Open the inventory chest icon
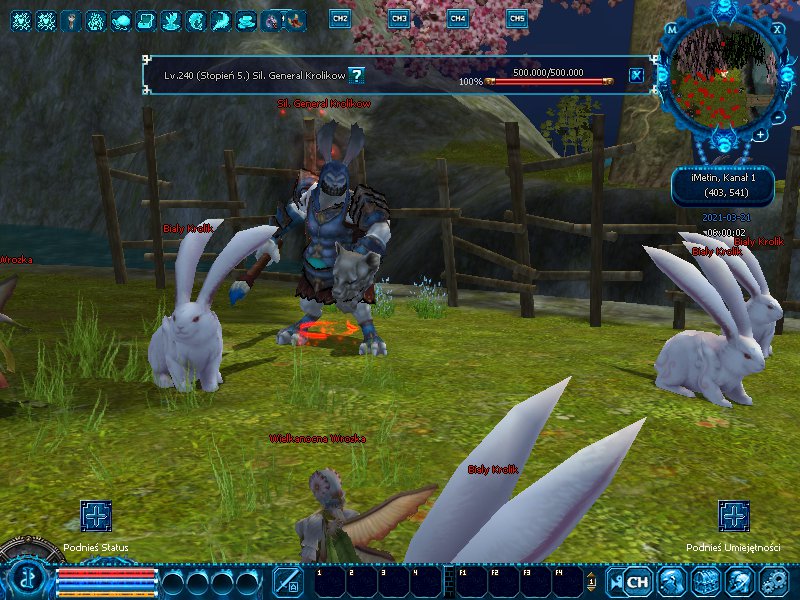 click(x=706, y=580)
